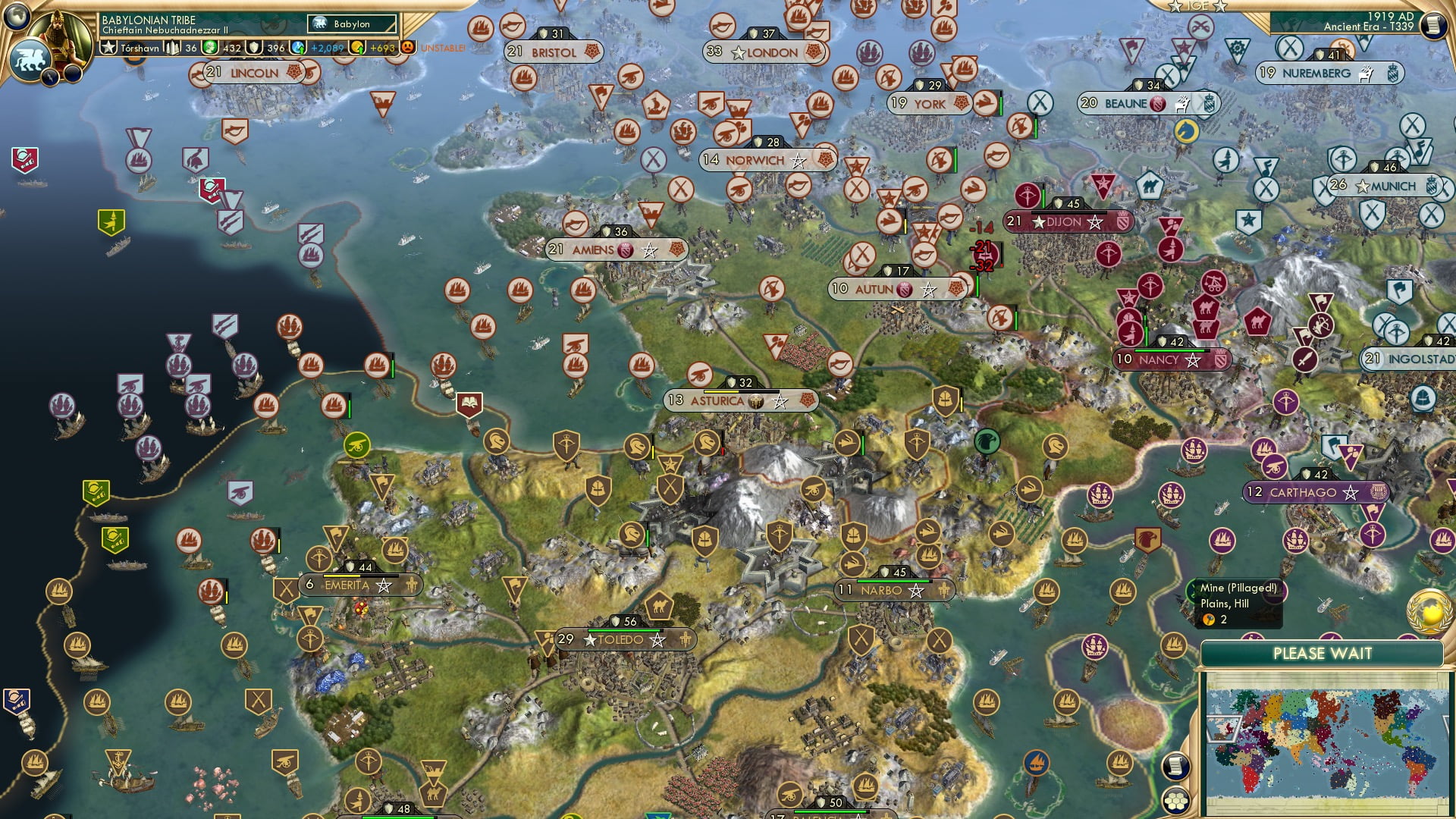Image resolution: width=1456 pixels, height=819 pixels.
Task: Click the winged lion emblem below leader portrait
Action: pyautogui.click(x=33, y=59)
